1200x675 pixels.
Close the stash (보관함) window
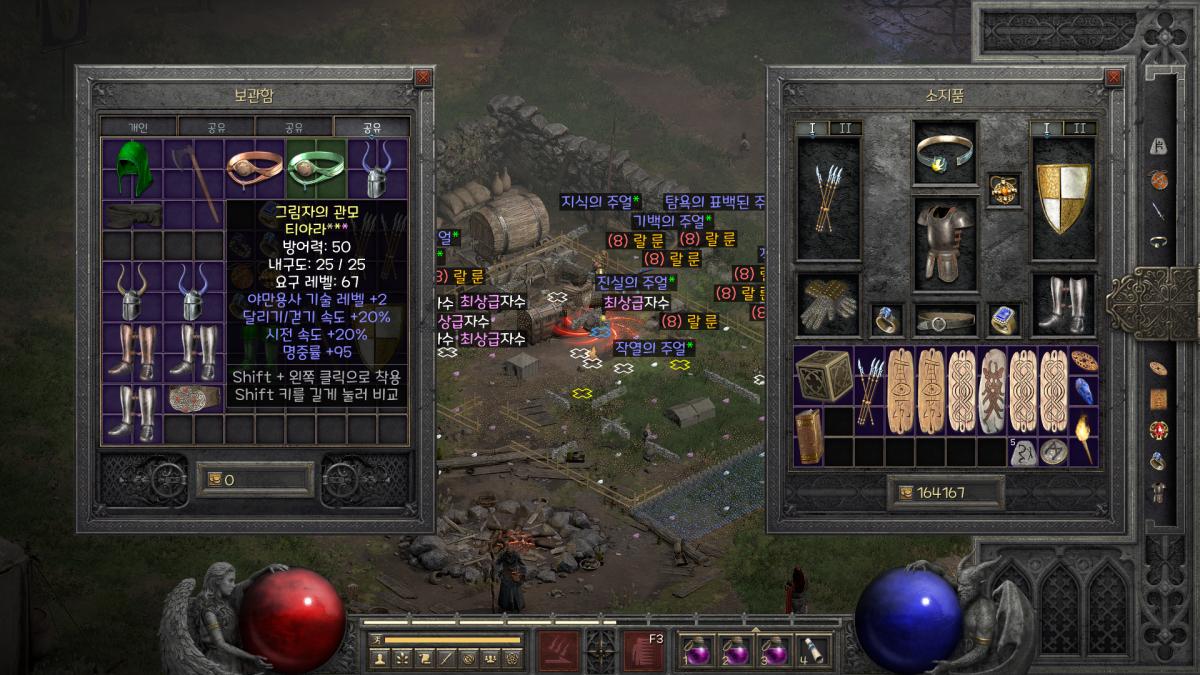click(423, 77)
